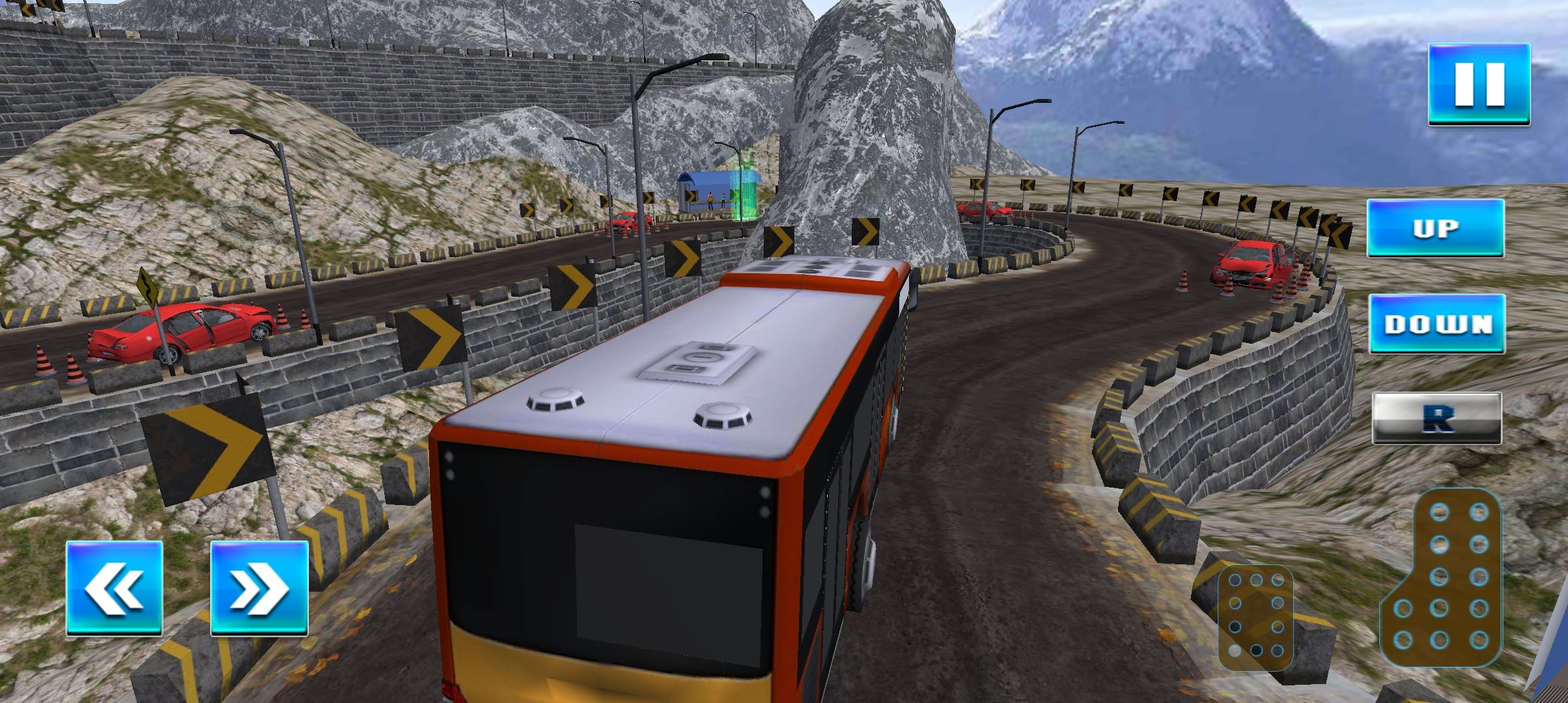
Task: Tap the DOWN gear button
Action: coord(1437,324)
